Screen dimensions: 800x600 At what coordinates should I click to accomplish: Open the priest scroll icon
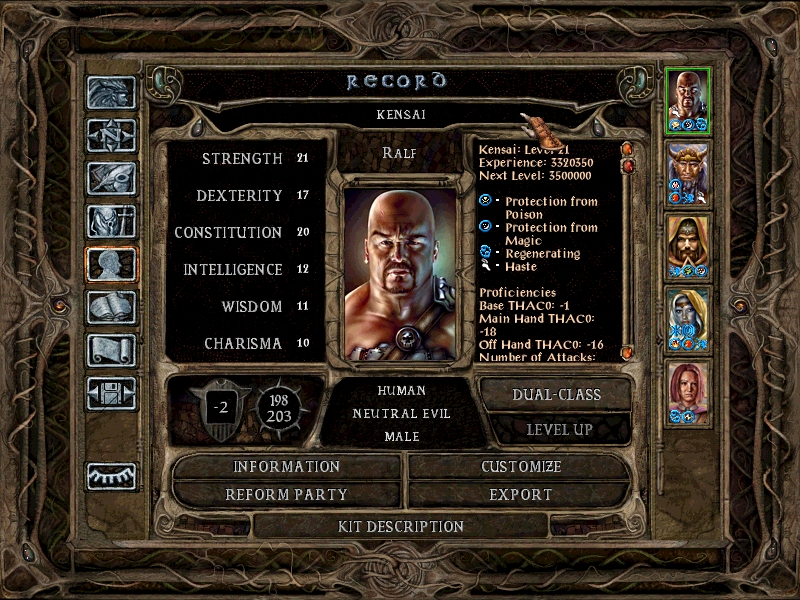[111, 350]
